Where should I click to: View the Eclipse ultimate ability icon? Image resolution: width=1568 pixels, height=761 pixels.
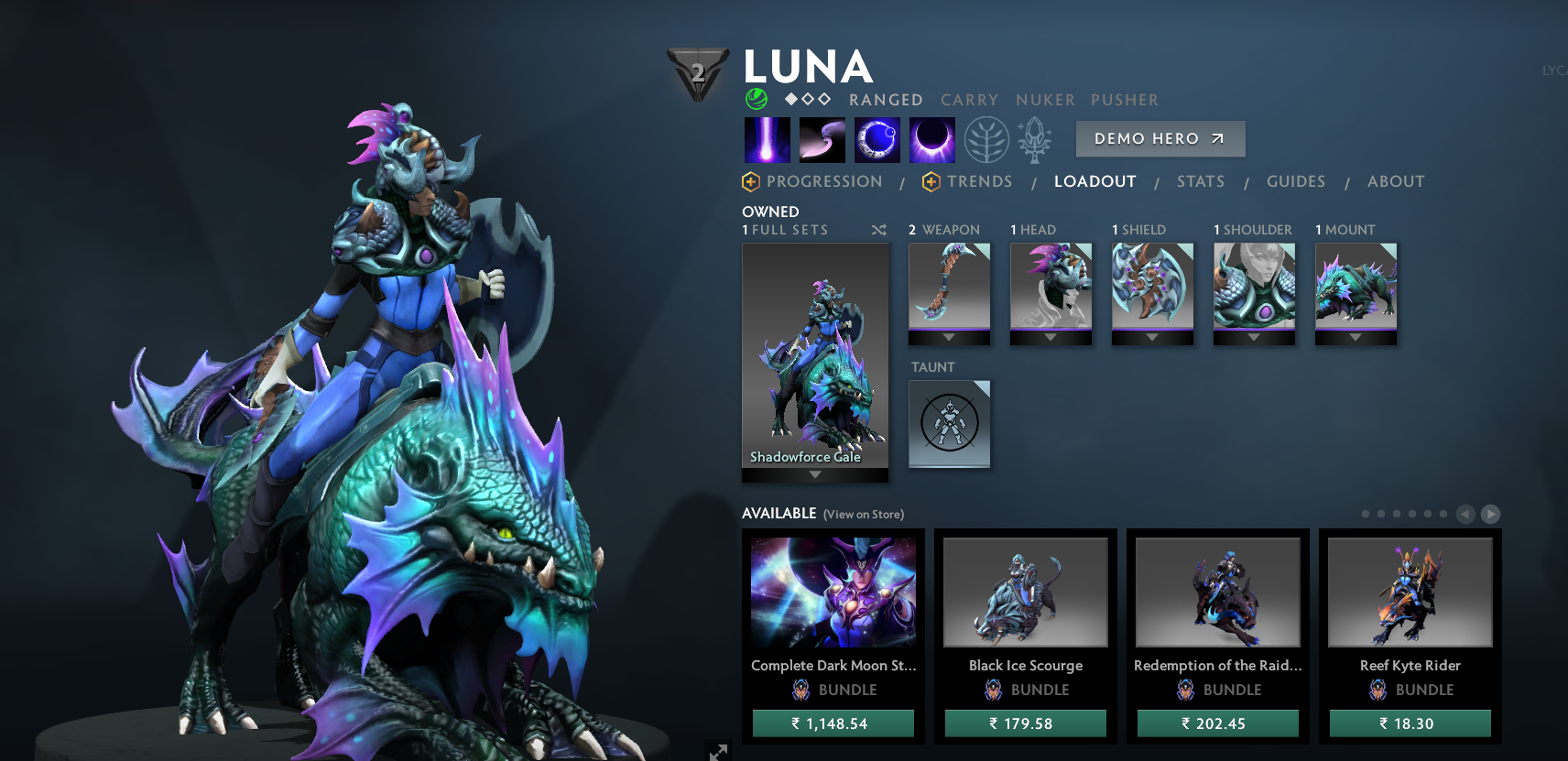pos(931,138)
